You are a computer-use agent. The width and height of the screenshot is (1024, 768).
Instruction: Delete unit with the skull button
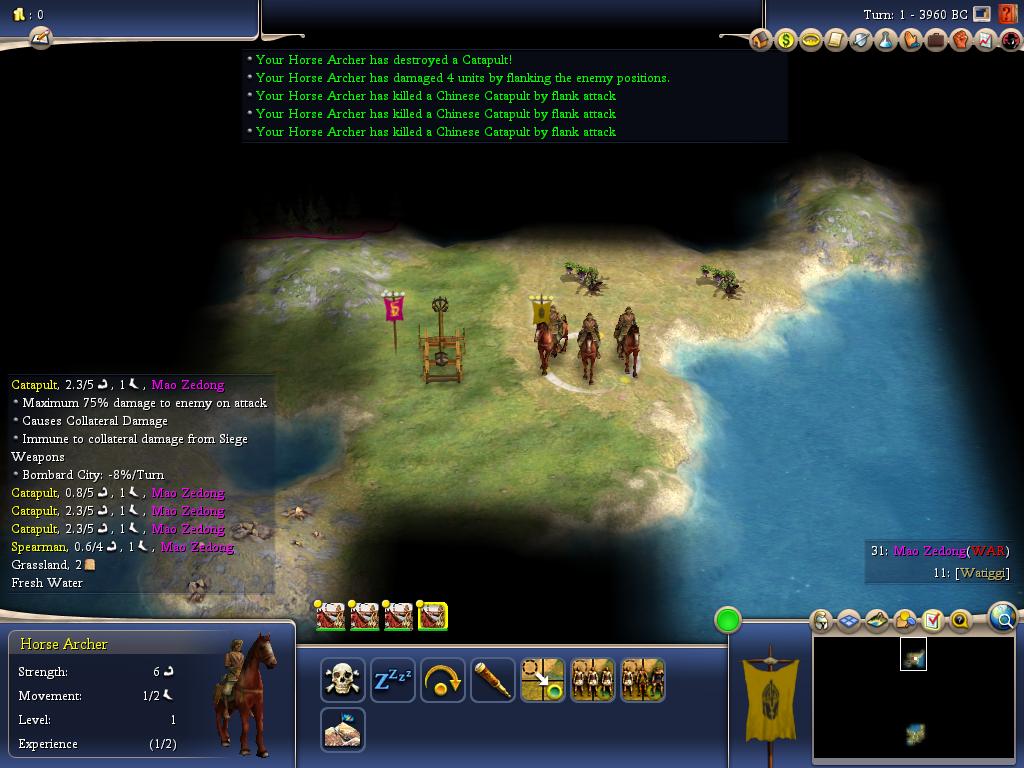click(343, 681)
